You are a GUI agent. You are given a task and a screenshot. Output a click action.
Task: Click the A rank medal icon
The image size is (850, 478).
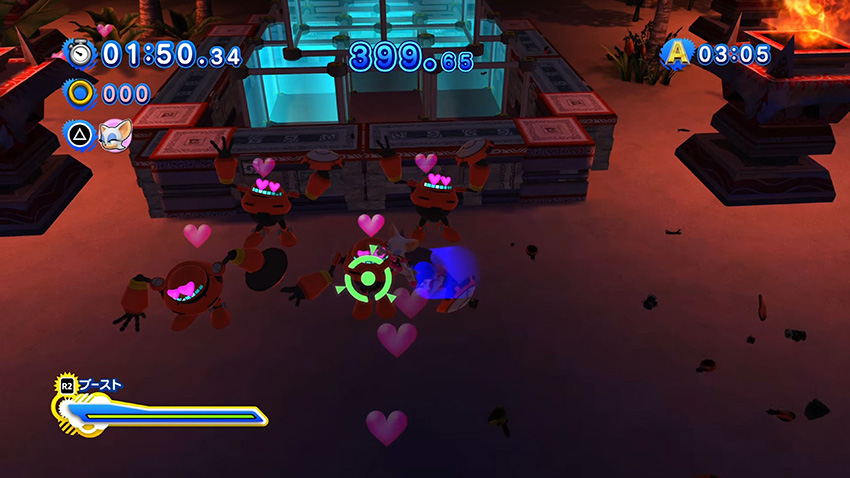pyautogui.click(x=677, y=52)
